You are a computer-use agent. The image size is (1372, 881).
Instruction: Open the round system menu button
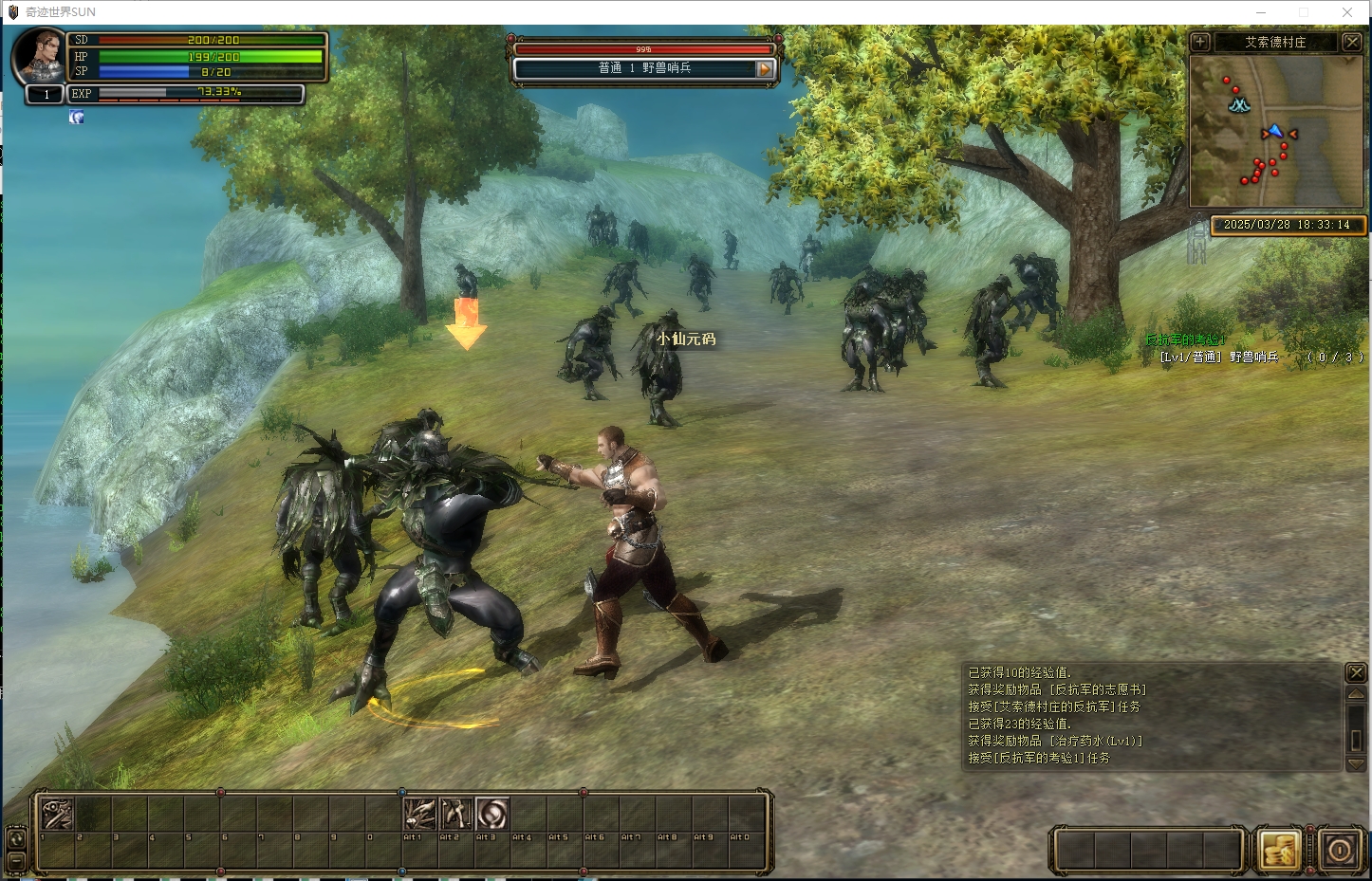1339,850
